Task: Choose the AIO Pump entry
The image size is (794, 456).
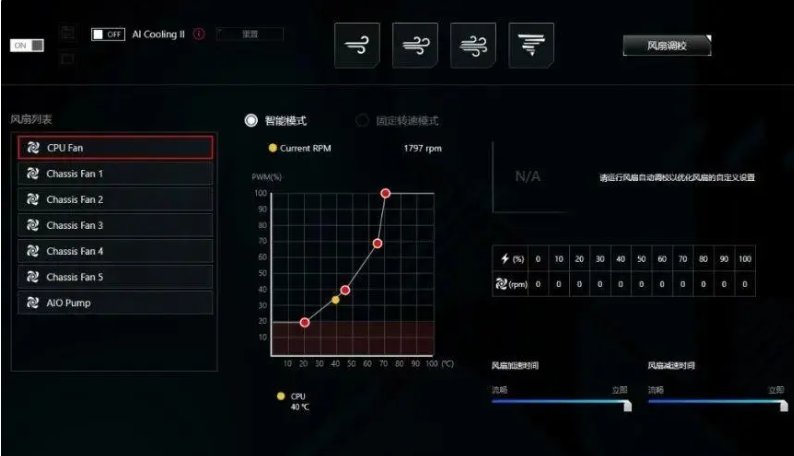Action: tap(115, 302)
